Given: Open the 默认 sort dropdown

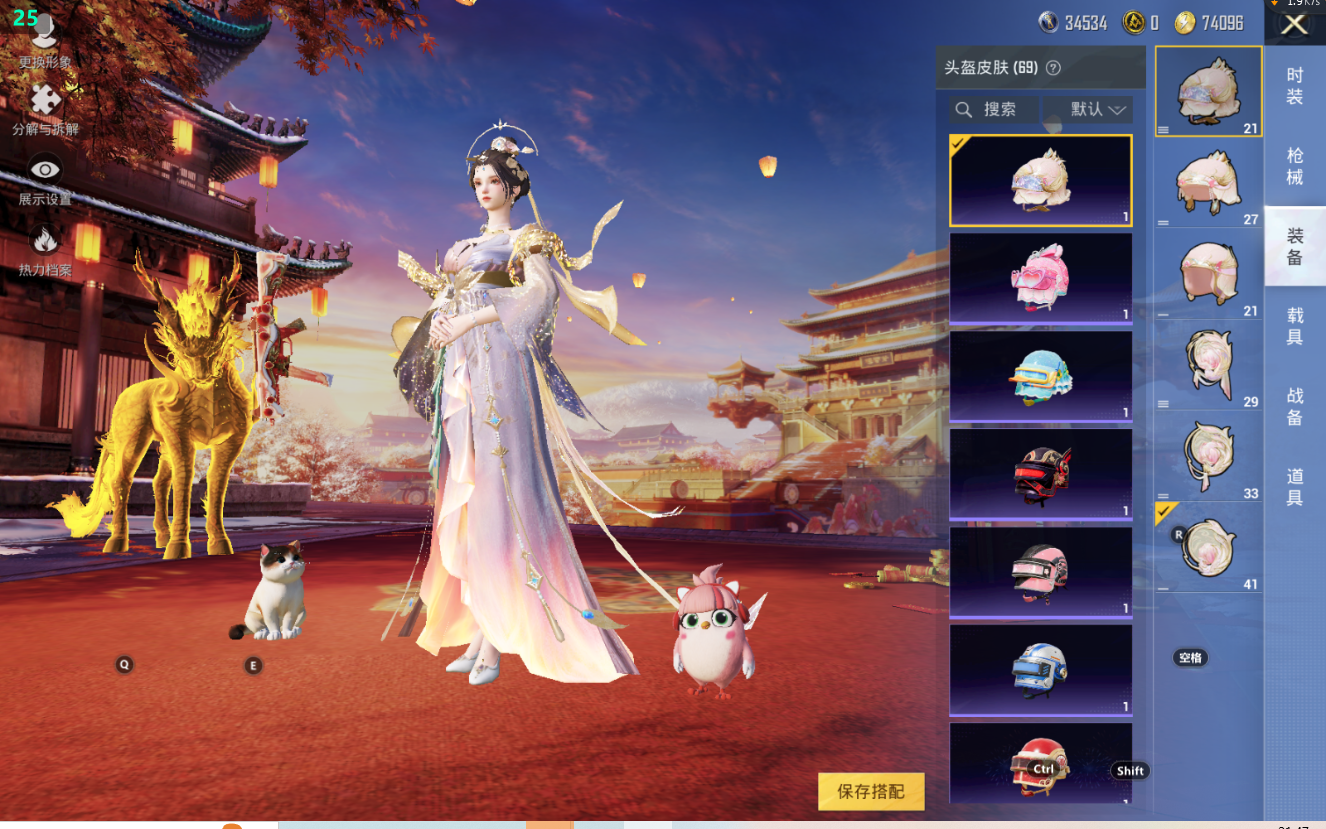Looking at the screenshot, I should pos(1087,109).
